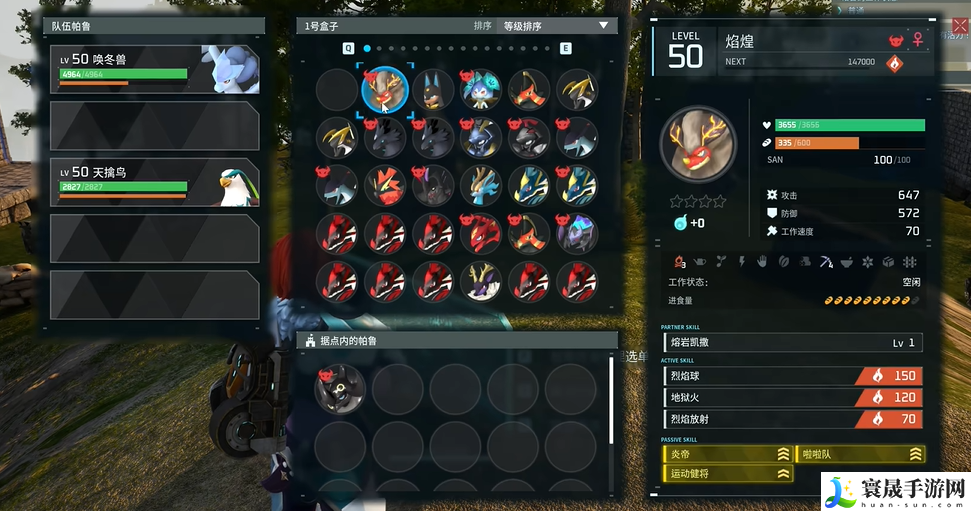Select the pal stationed in 据点内的帕鲁
Viewport: 971px width, 511px height.
coord(340,388)
